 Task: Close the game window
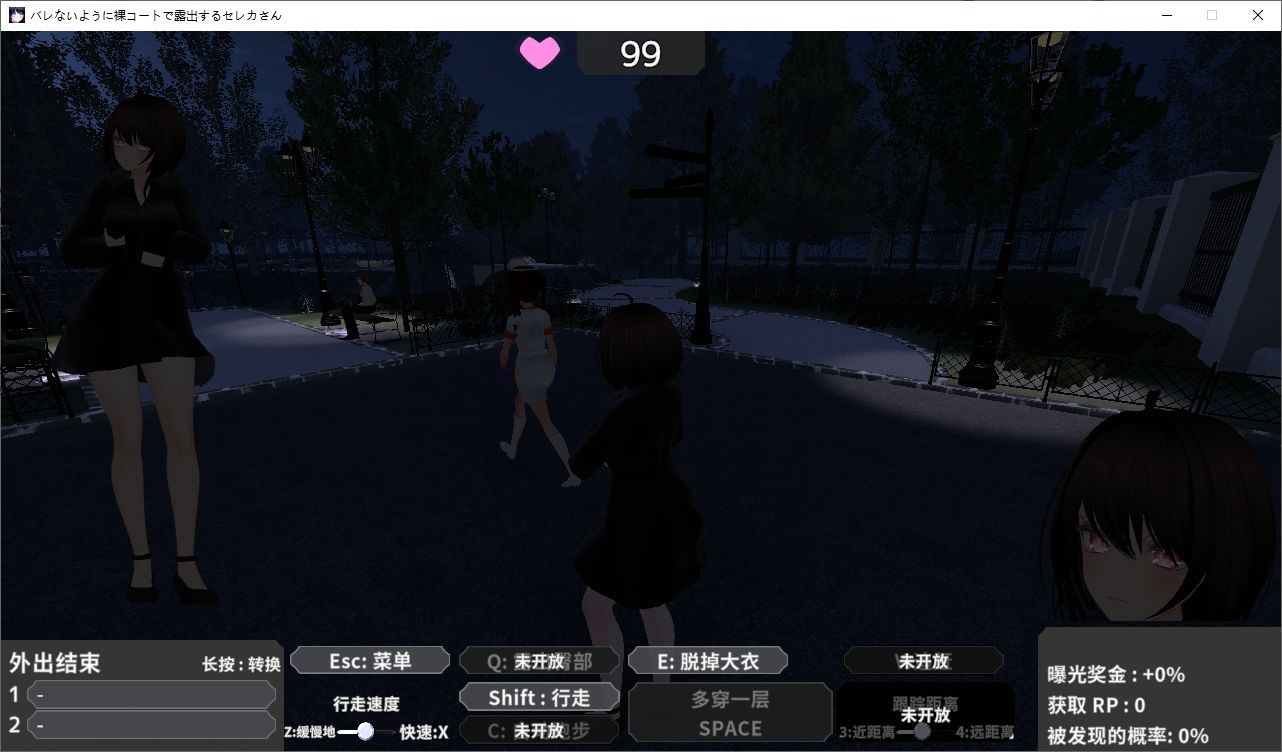1258,15
